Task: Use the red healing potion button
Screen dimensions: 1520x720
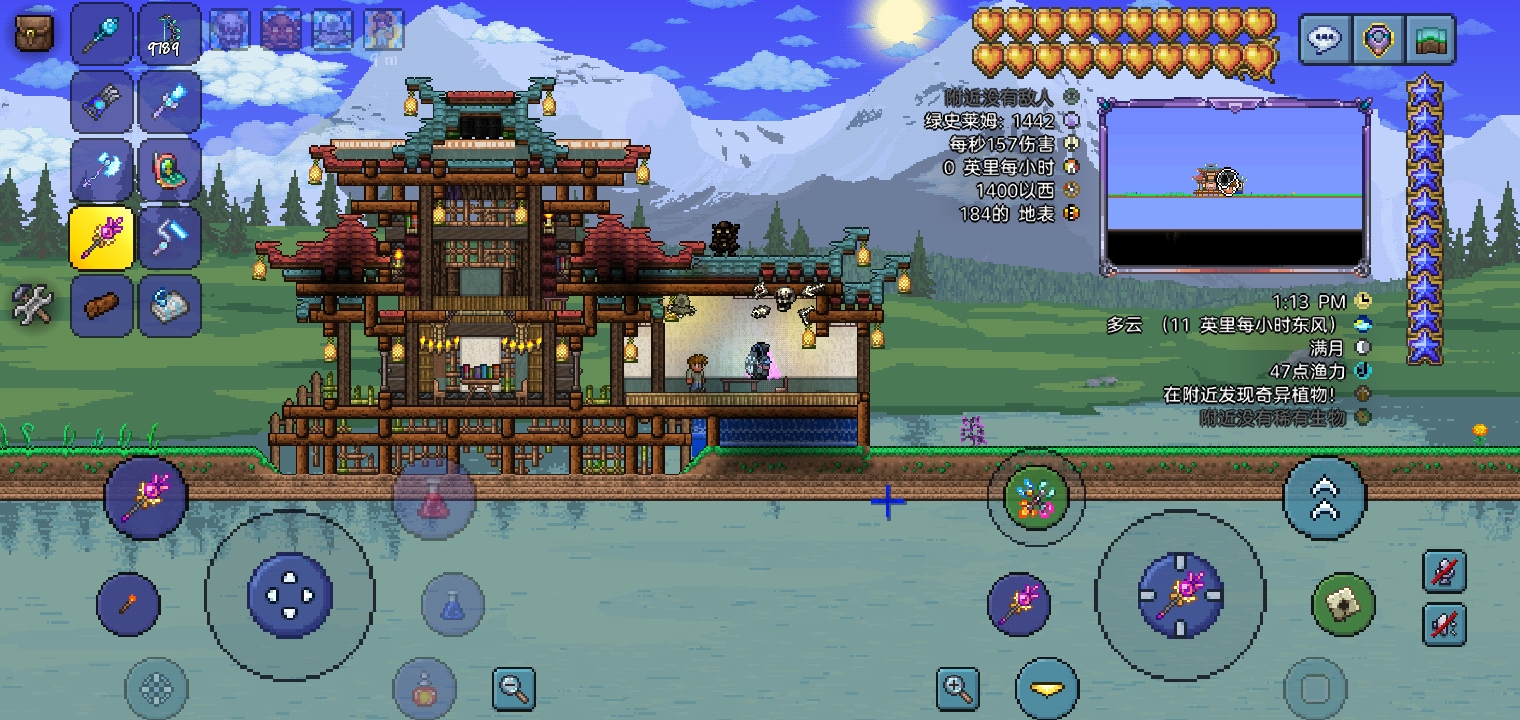Action: [x=433, y=497]
